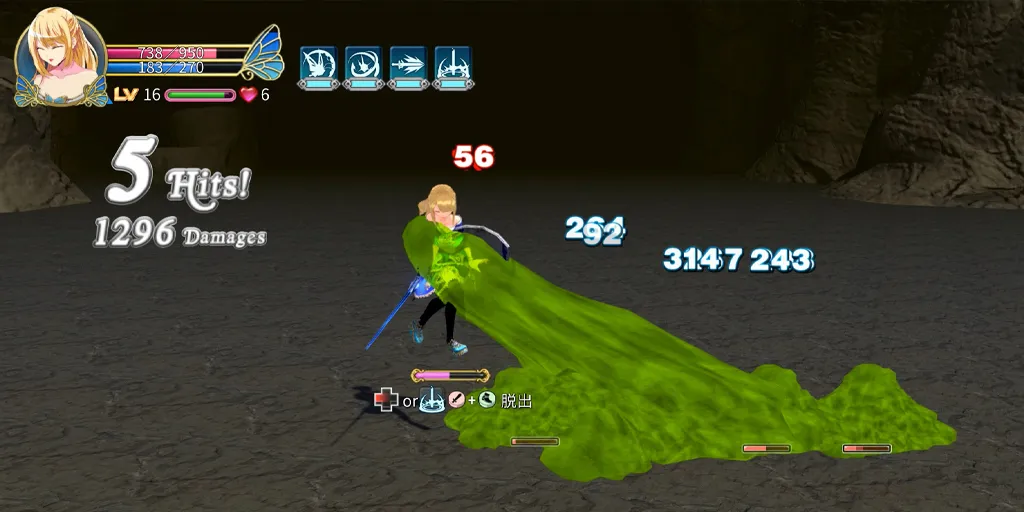Click the blonde elf character portrait

click(x=60, y=55)
